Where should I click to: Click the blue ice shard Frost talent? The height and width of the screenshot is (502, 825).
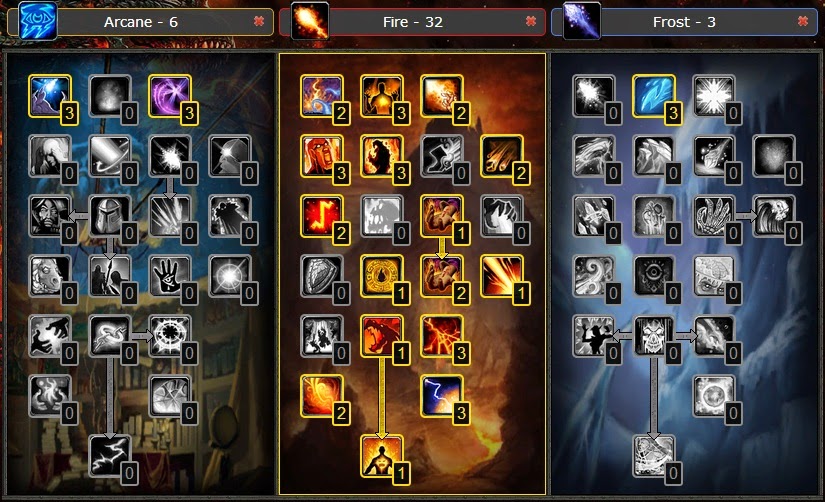653,95
